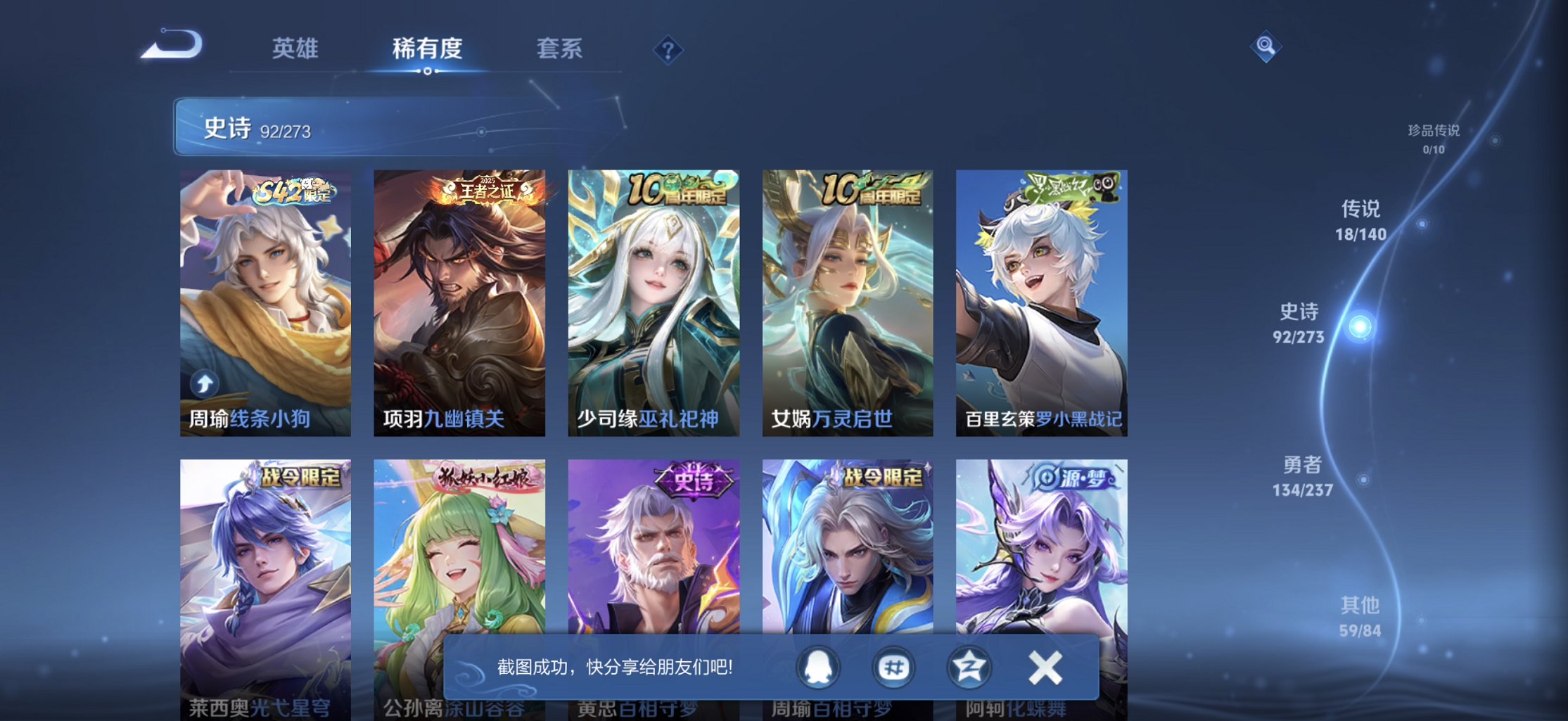Switch to the 套系 tab
Viewport: 1568px width, 721px height.
pyautogui.click(x=559, y=48)
